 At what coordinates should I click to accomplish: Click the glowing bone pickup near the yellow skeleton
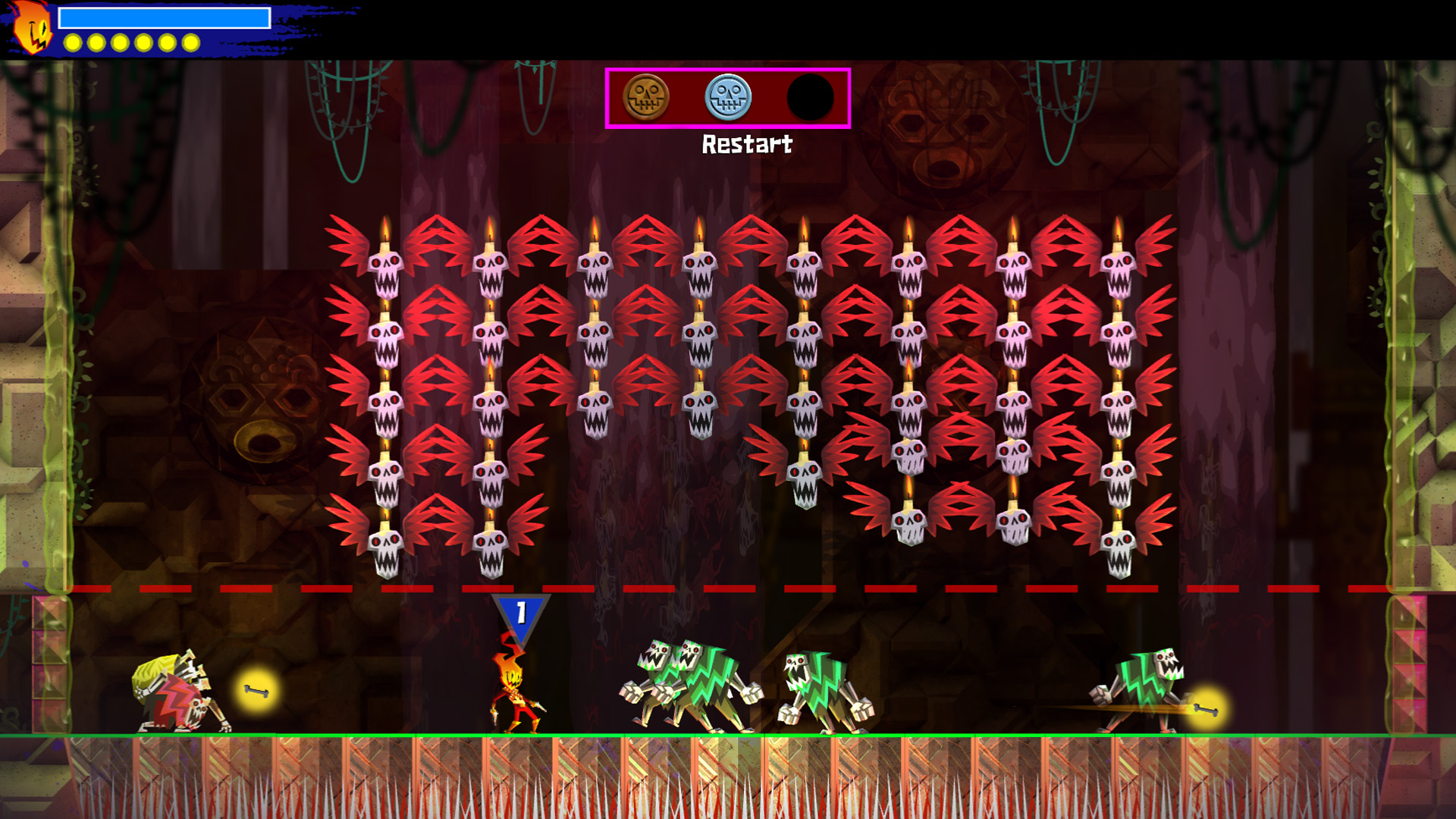[x=256, y=692]
